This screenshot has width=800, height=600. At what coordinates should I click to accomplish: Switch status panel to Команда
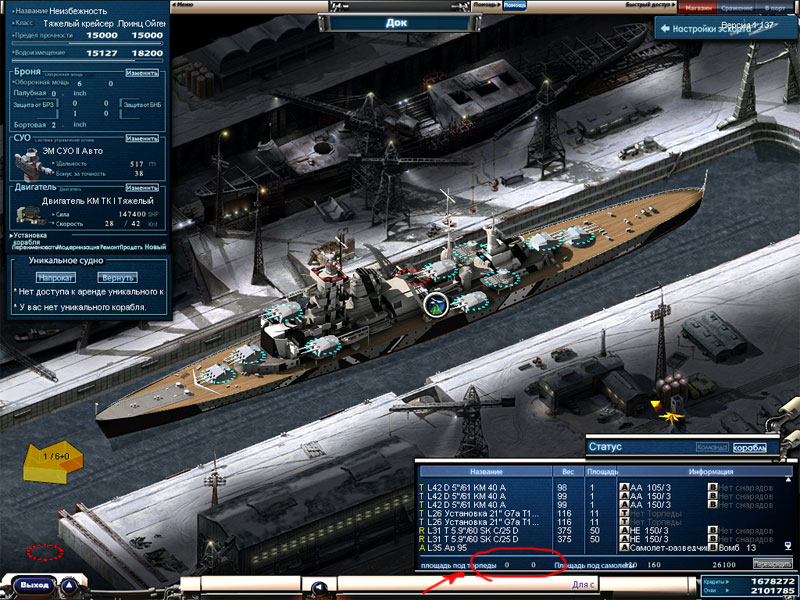click(x=711, y=447)
